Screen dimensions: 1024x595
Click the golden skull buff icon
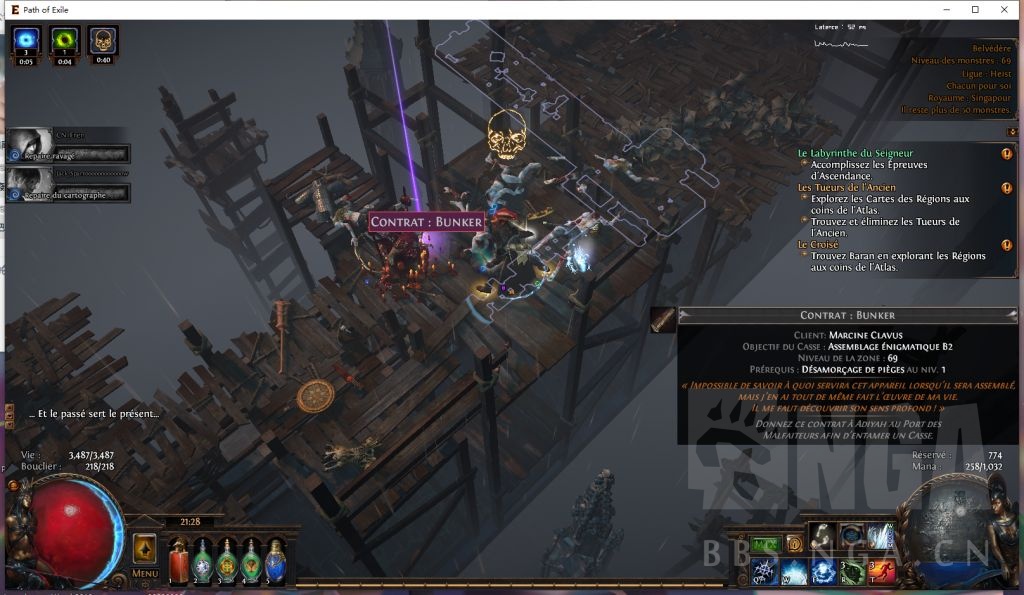click(102, 41)
